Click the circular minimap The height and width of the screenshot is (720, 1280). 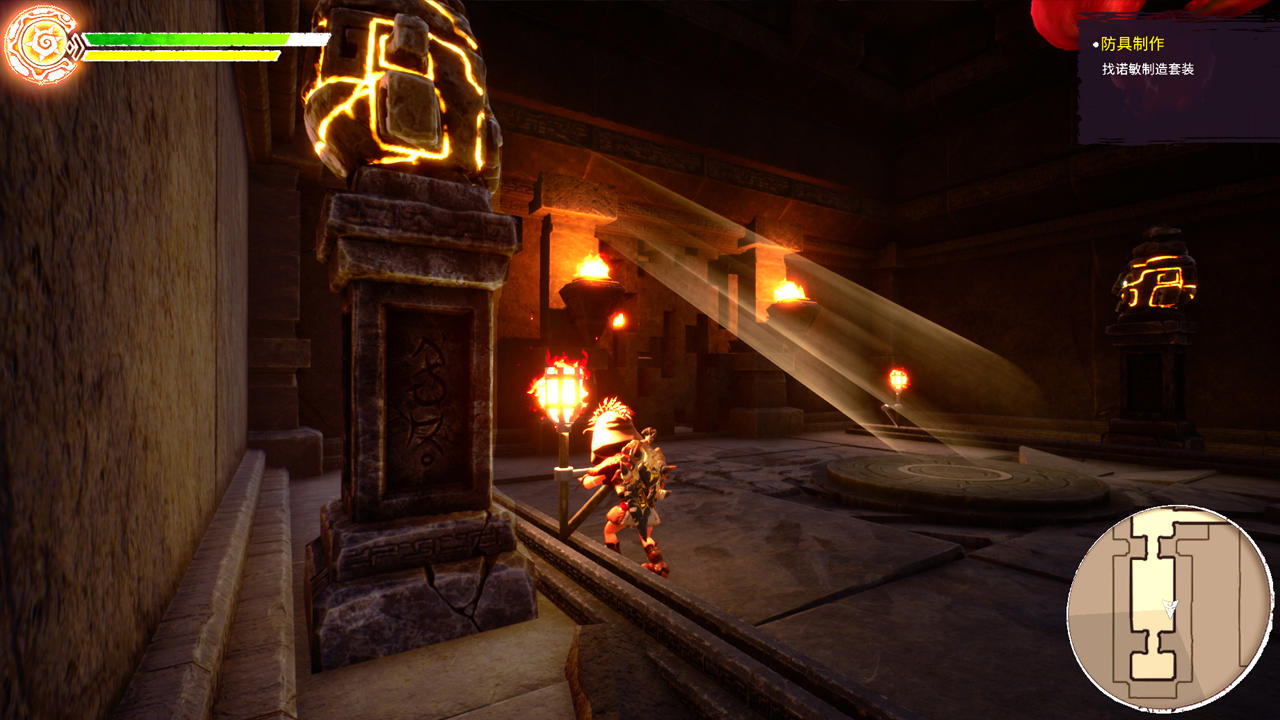coord(1169,607)
